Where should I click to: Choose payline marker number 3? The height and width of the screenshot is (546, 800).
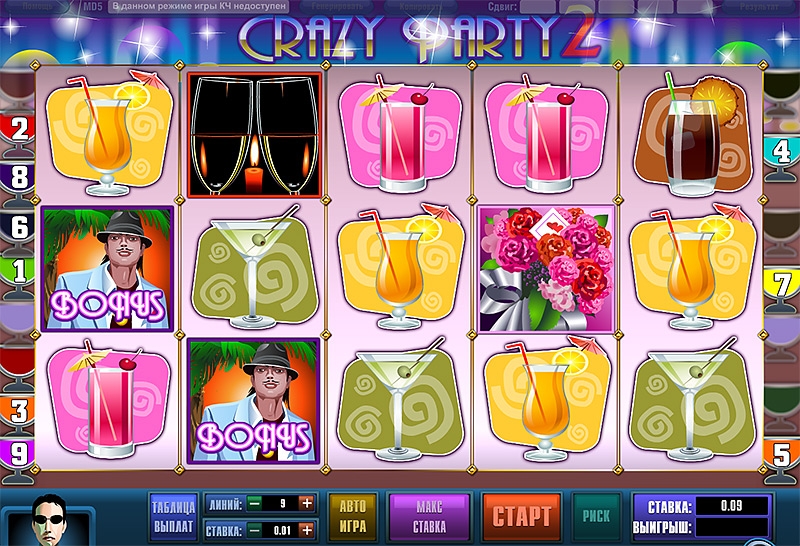click(18, 410)
